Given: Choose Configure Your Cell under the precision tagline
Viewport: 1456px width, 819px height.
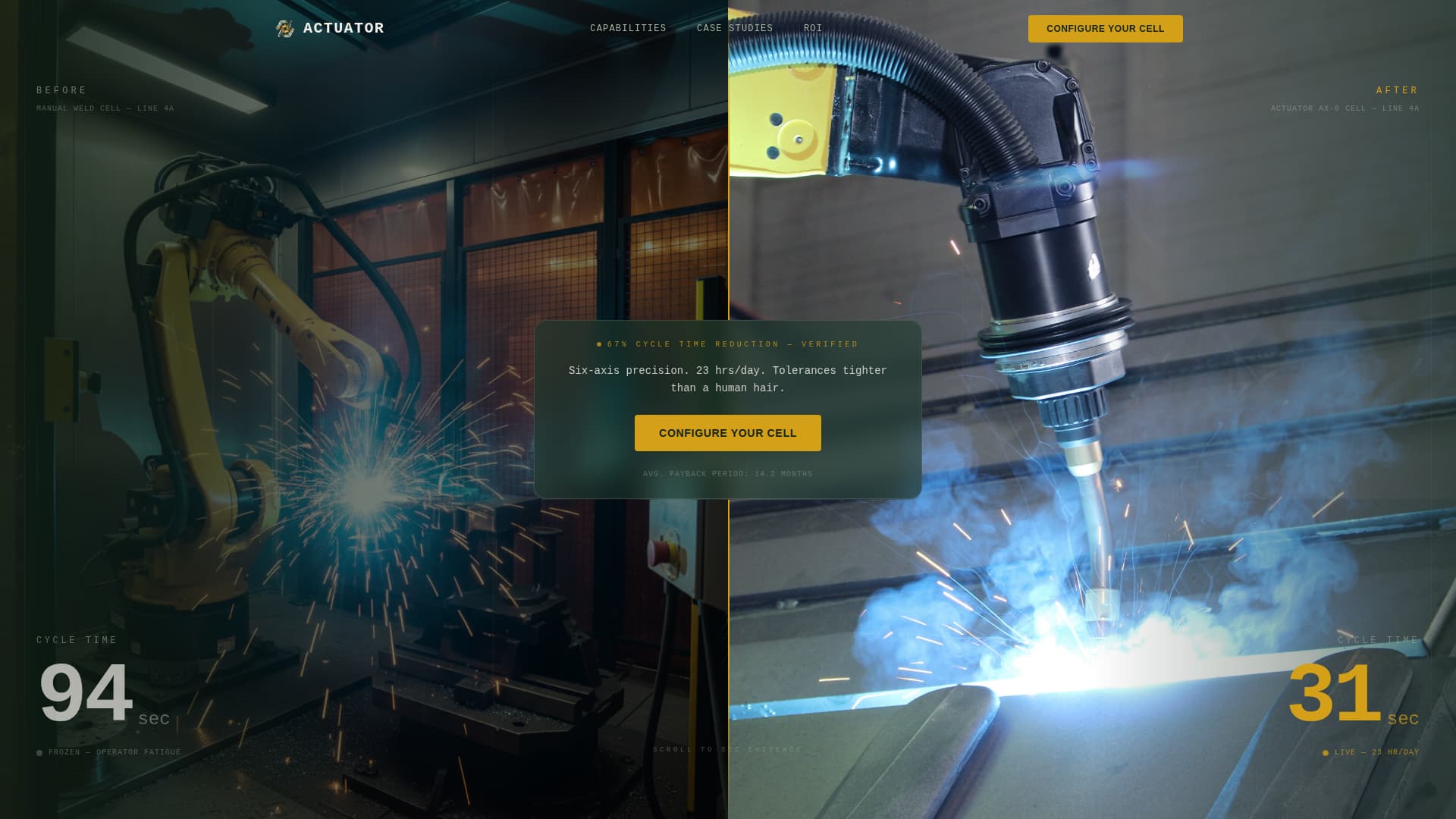Looking at the screenshot, I should [x=727, y=433].
